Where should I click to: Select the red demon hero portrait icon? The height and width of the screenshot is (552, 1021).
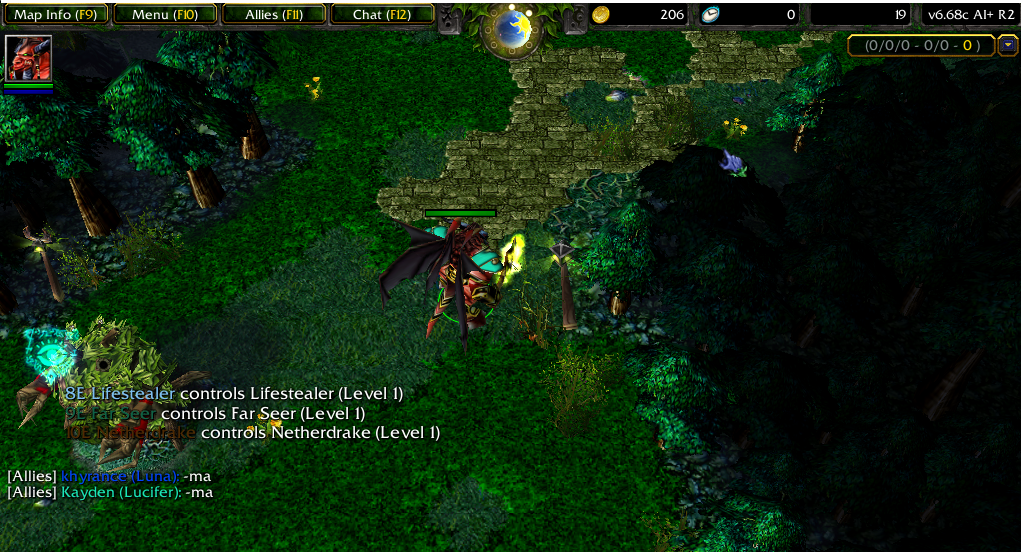tap(28, 58)
